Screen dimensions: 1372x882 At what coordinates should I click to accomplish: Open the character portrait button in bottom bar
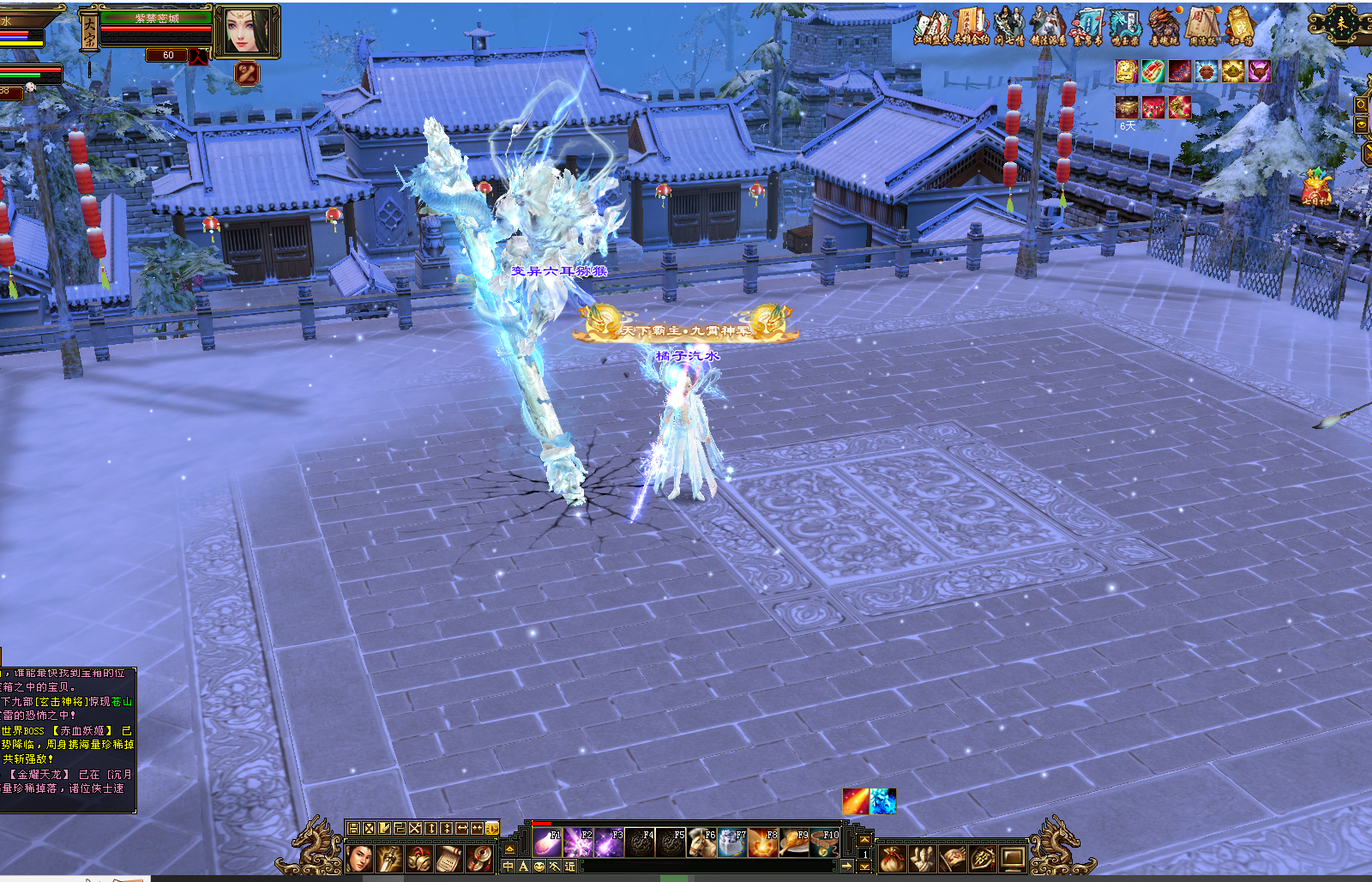(360, 856)
